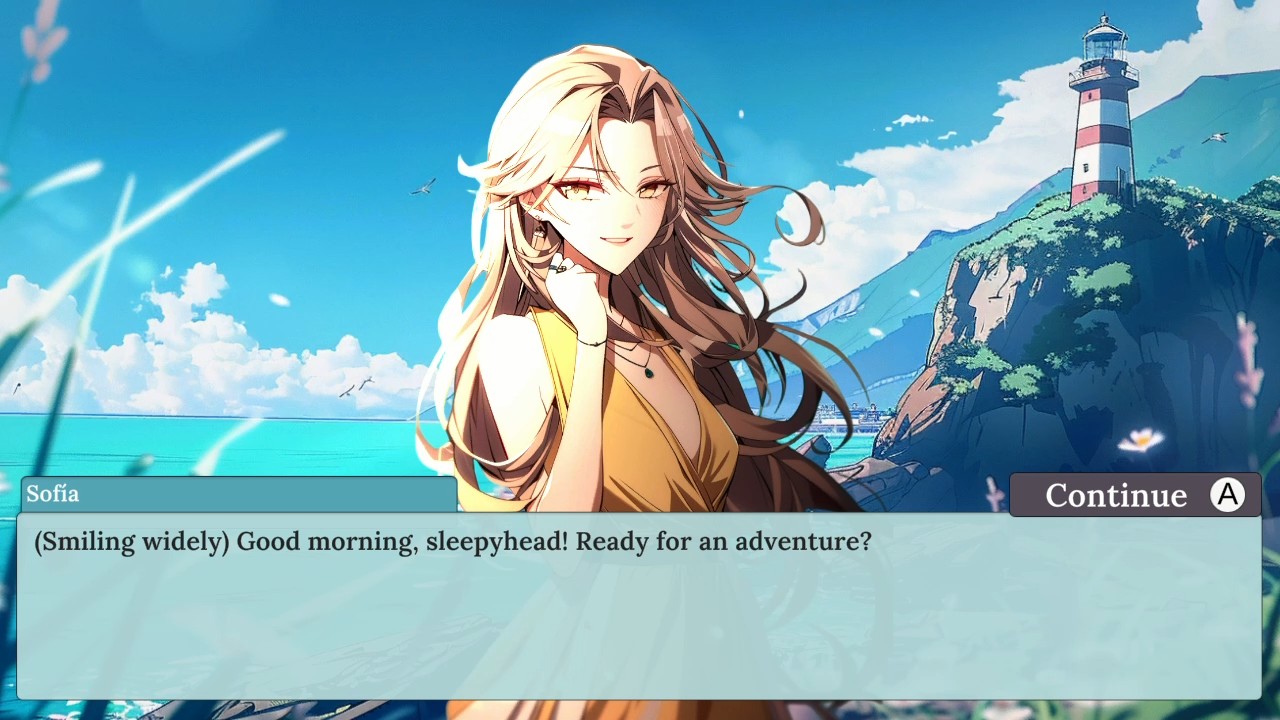Click Sofía's name label above the textbox
1280x720 pixels.
click(x=55, y=493)
